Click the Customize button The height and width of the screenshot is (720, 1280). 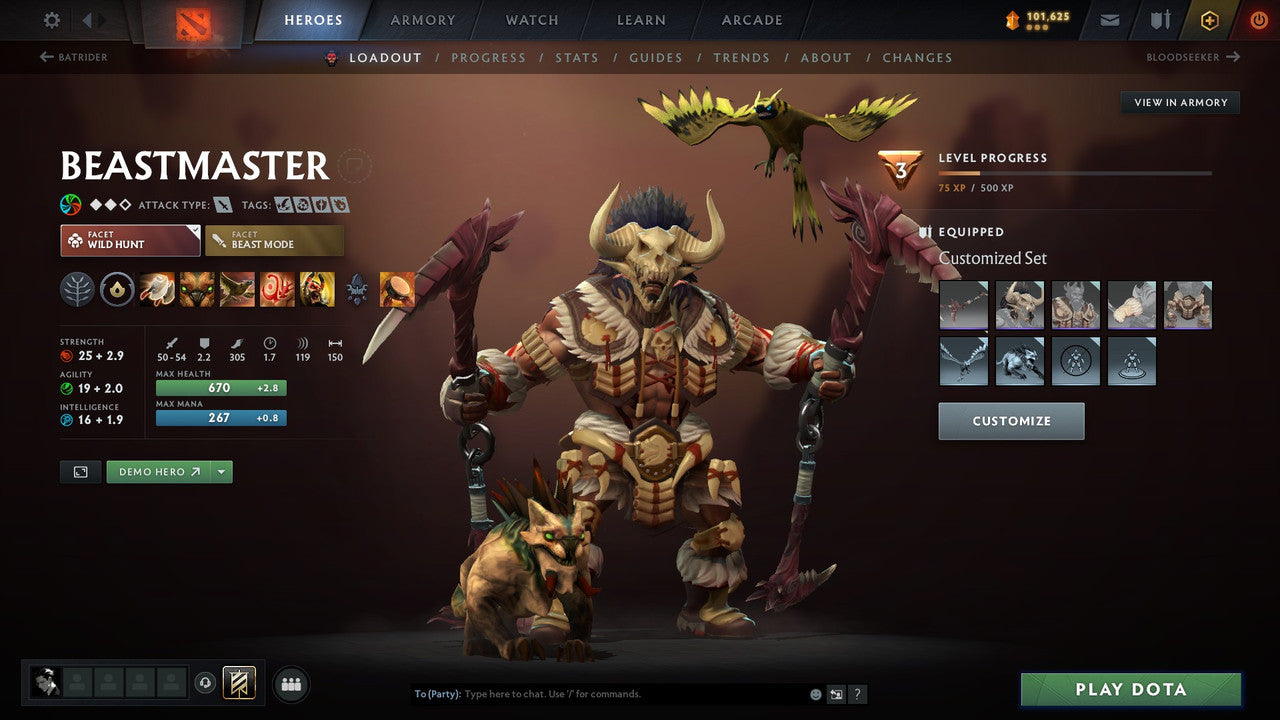[1011, 420]
